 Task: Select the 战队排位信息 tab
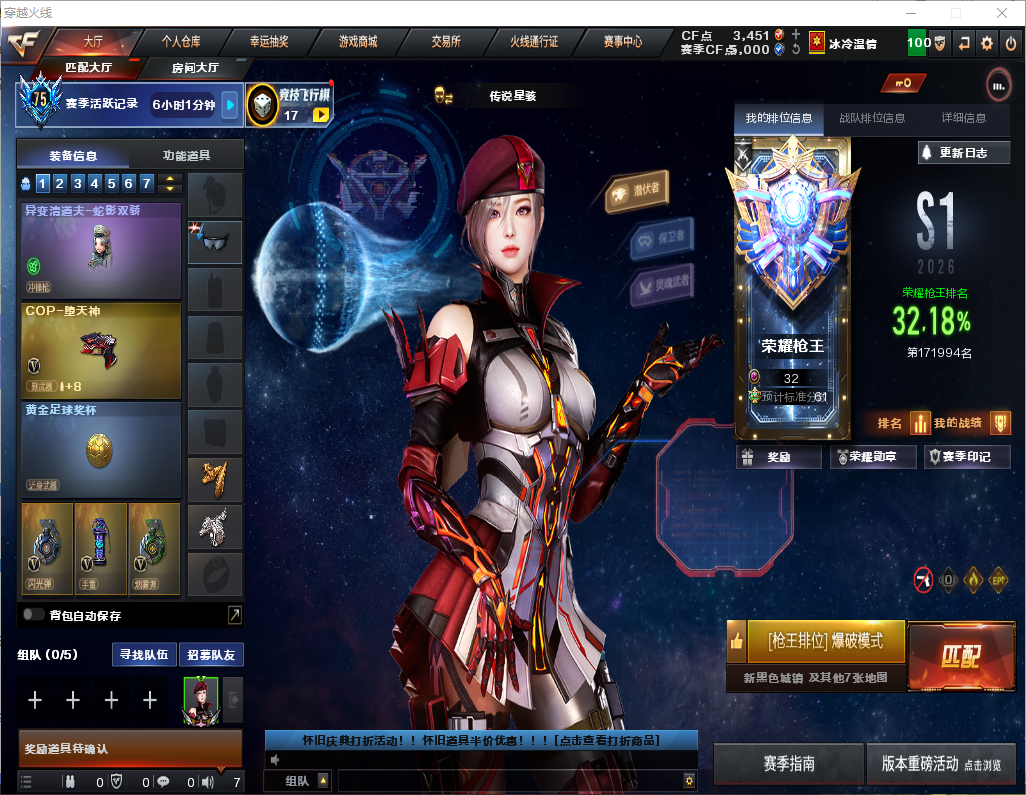pos(872,118)
